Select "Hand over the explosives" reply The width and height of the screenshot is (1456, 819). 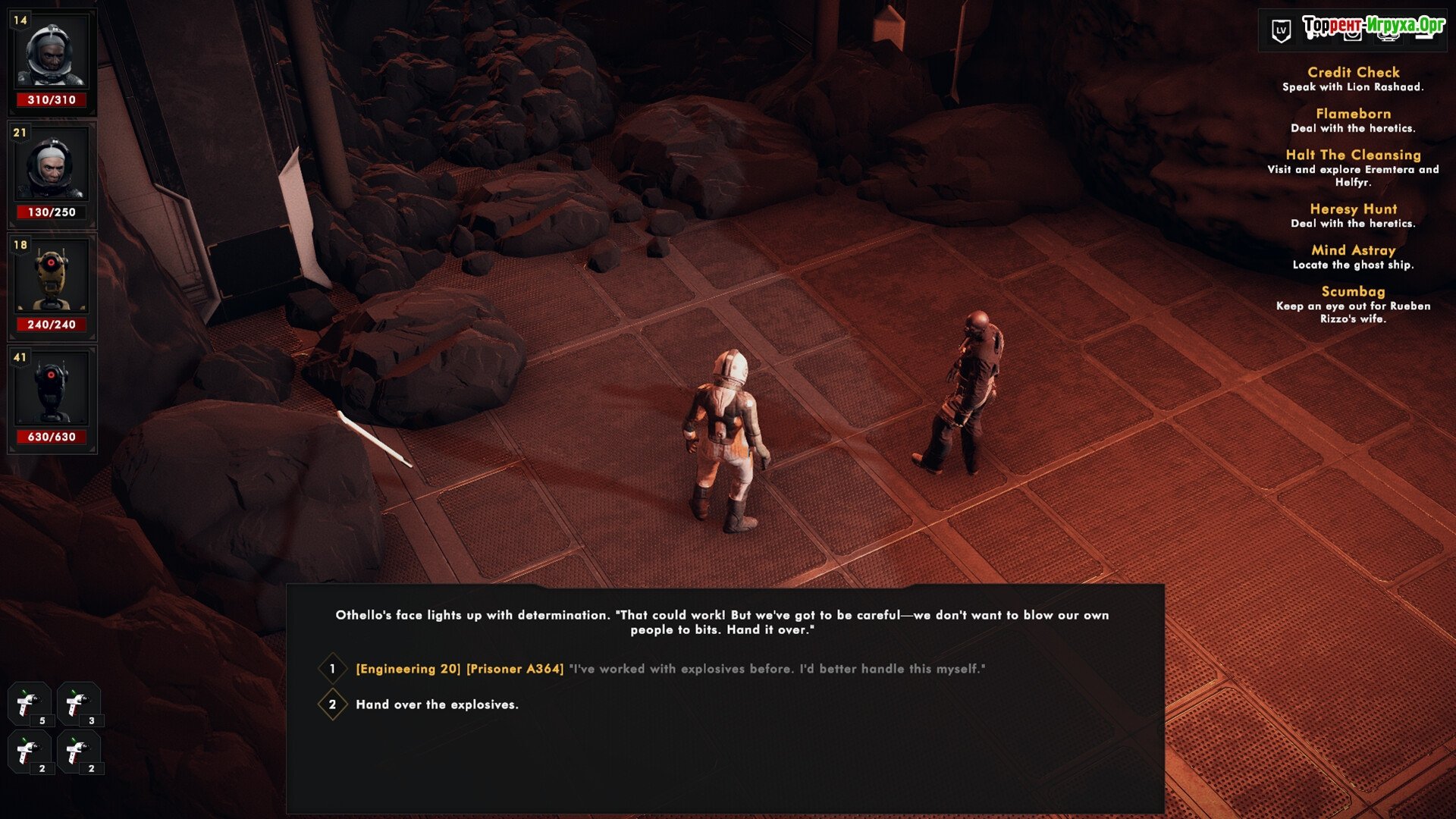coord(437,704)
